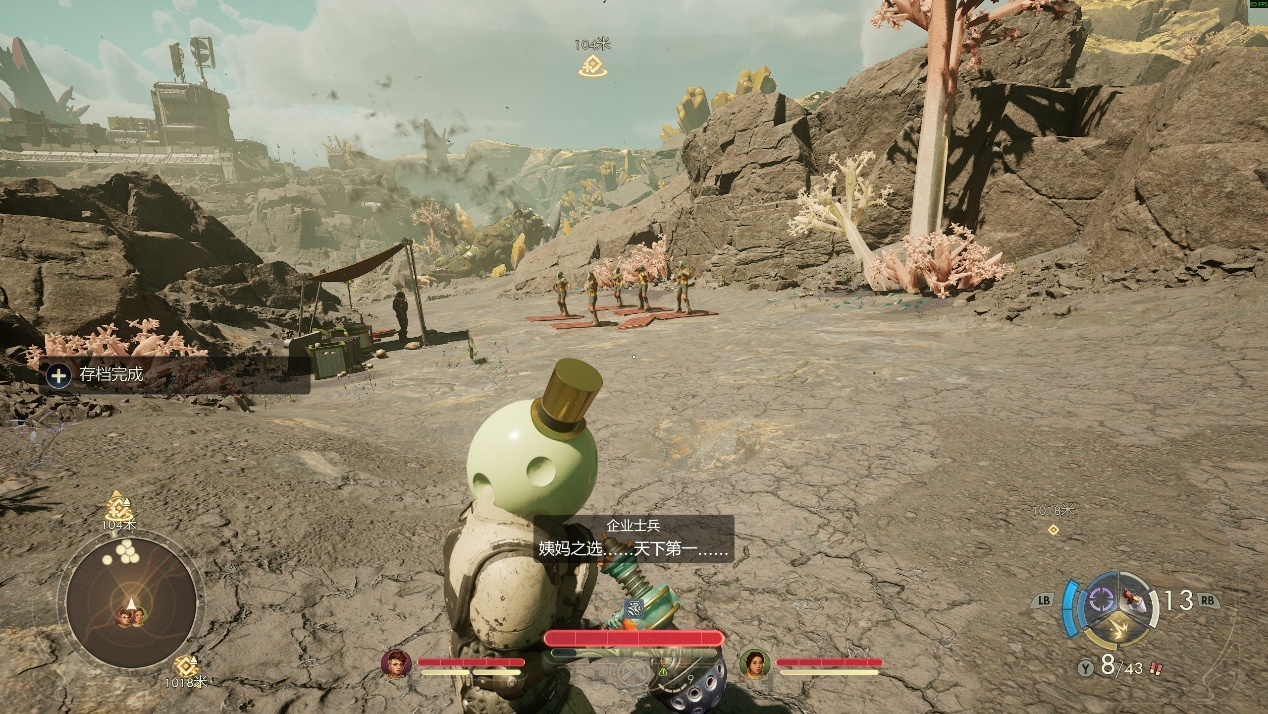Select the red-haired companion portrait
The height and width of the screenshot is (714, 1268).
[x=397, y=663]
